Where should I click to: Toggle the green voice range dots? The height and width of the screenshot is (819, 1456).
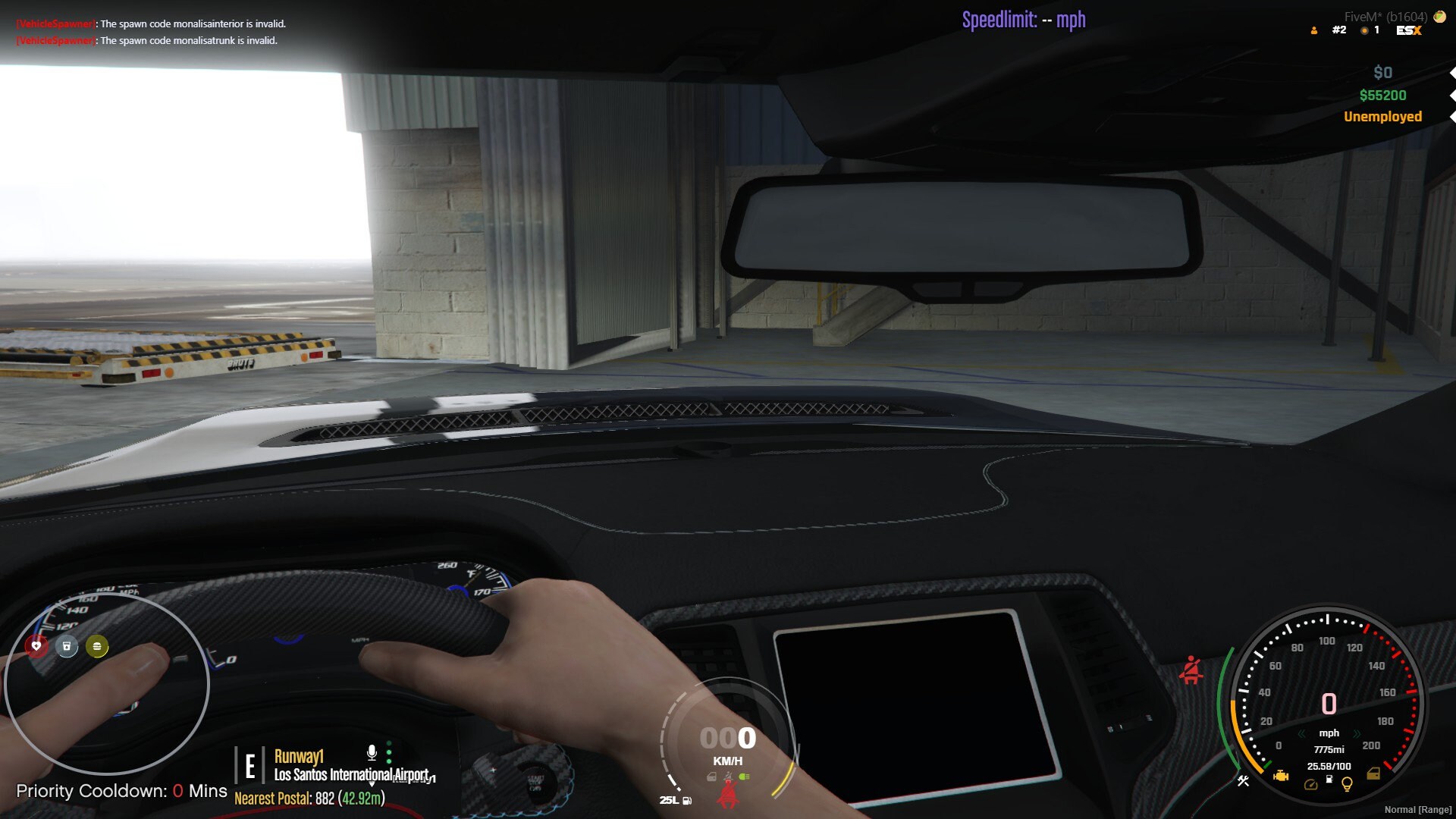[390, 752]
